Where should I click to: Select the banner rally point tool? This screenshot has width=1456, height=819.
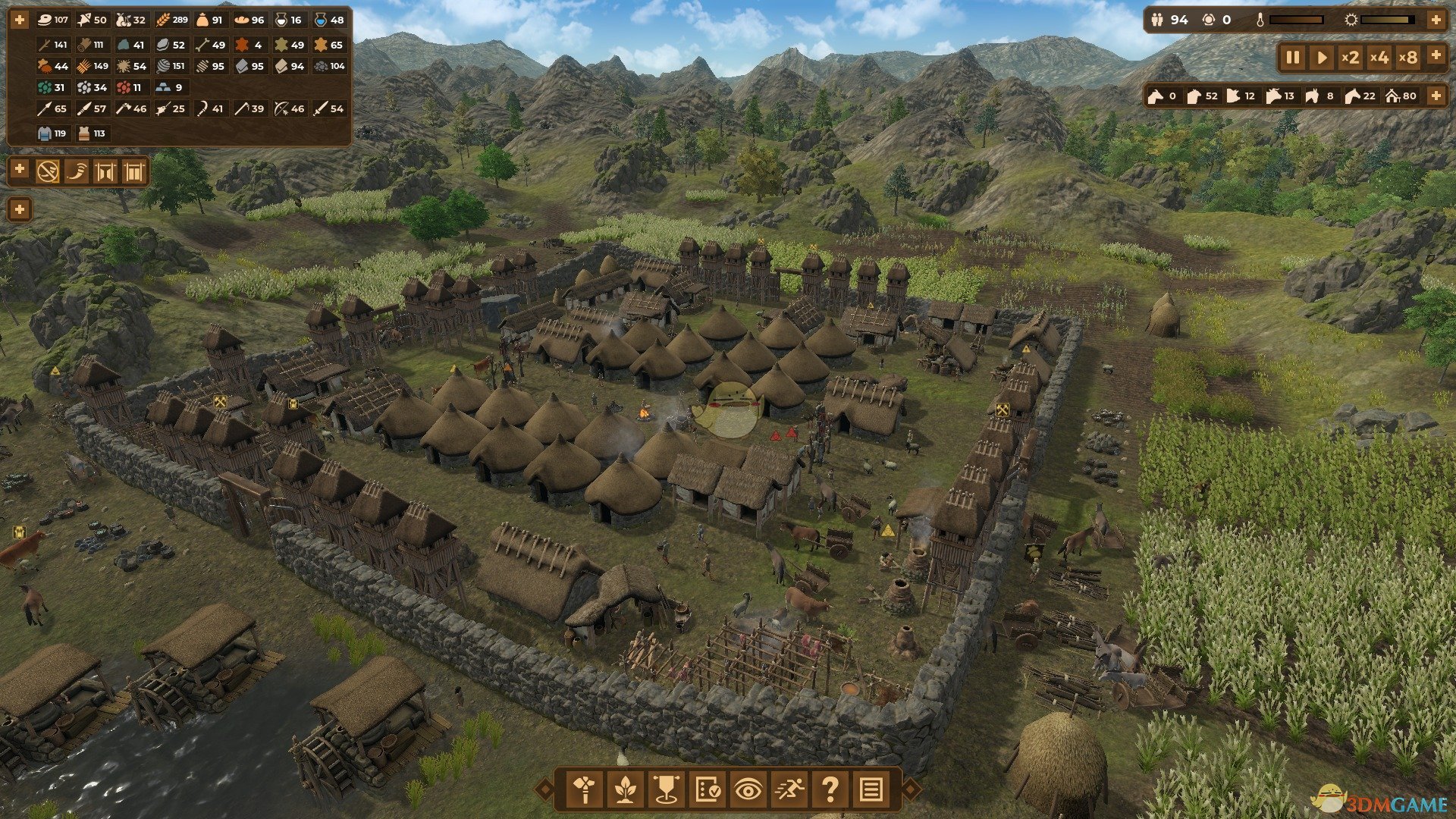(x=666, y=790)
